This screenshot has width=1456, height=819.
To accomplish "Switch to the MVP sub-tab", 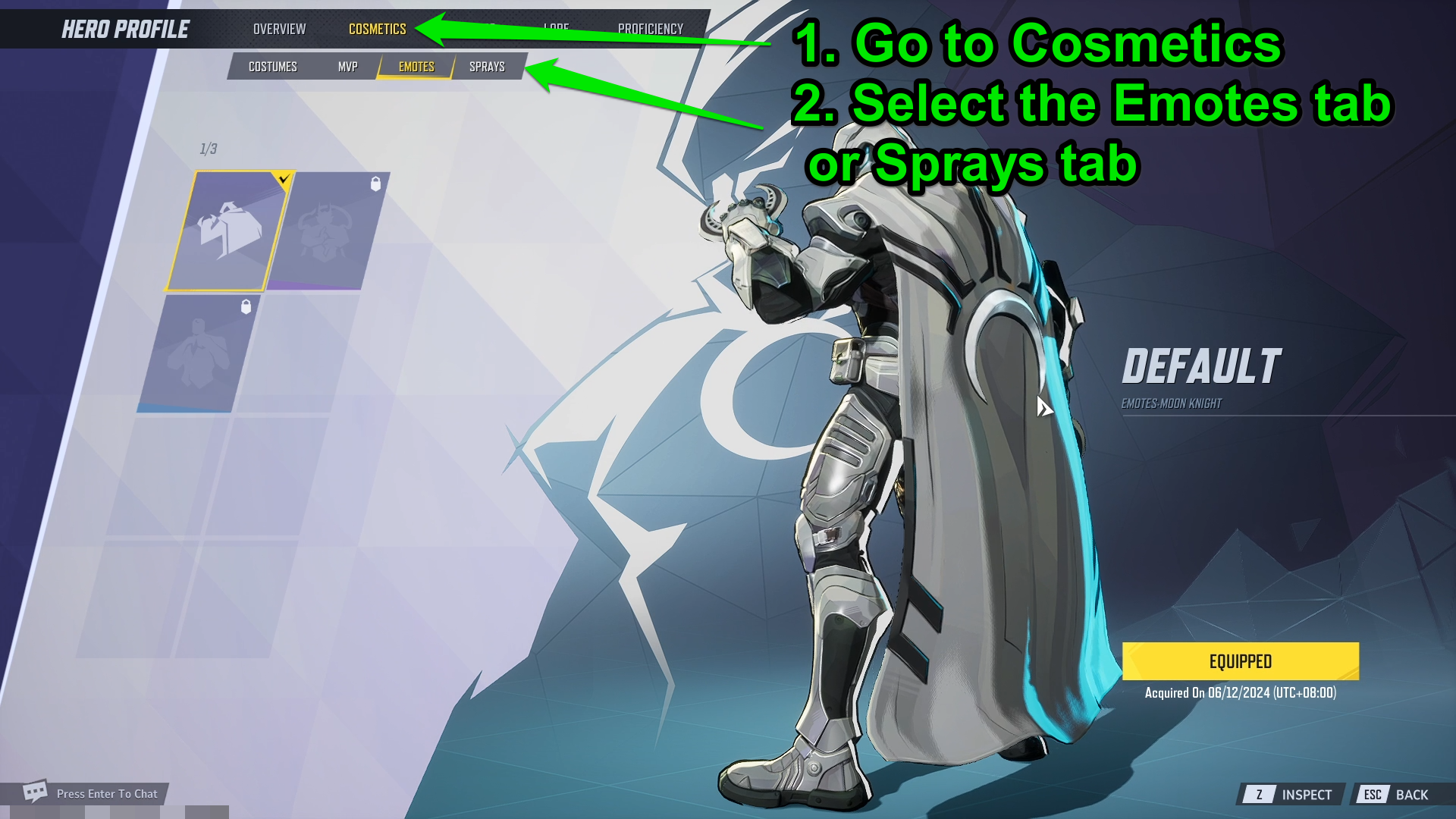I will pyautogui.click(x=348, y=66).
